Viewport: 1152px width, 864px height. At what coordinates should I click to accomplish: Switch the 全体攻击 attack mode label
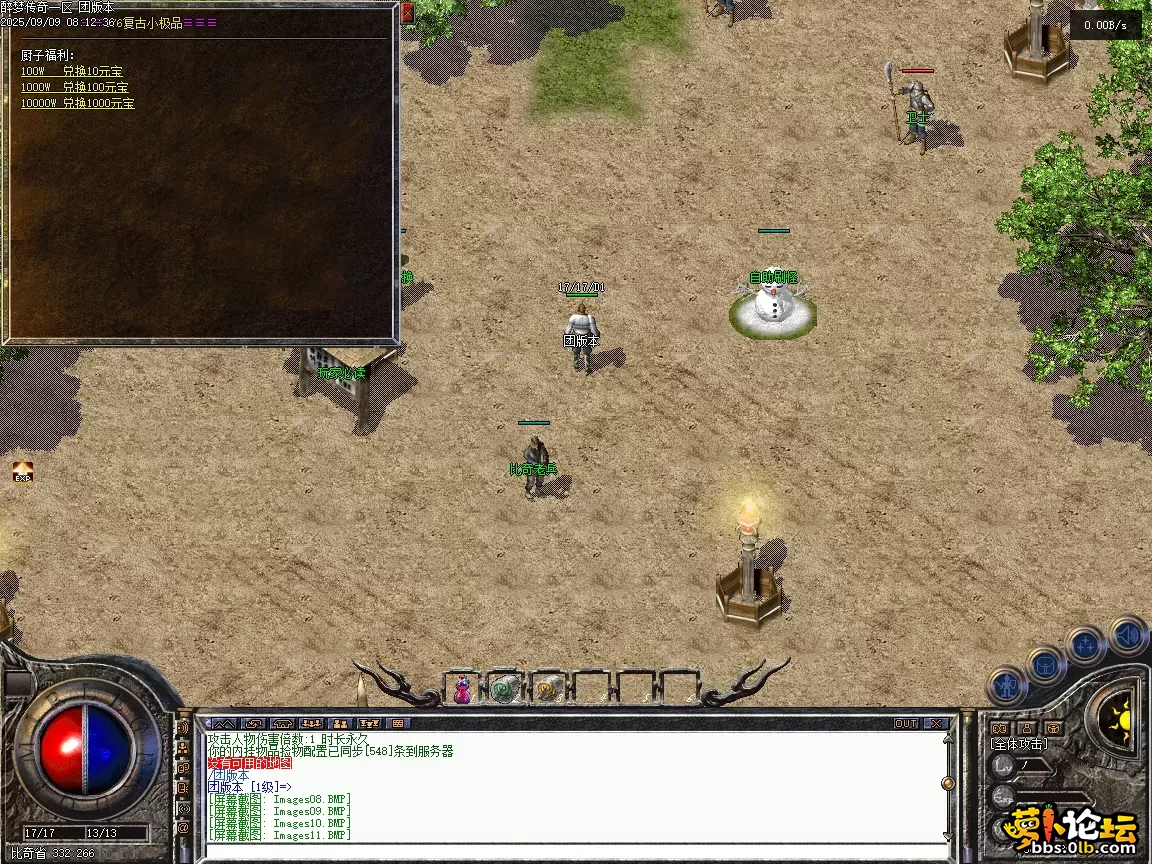coord(1019,744)
